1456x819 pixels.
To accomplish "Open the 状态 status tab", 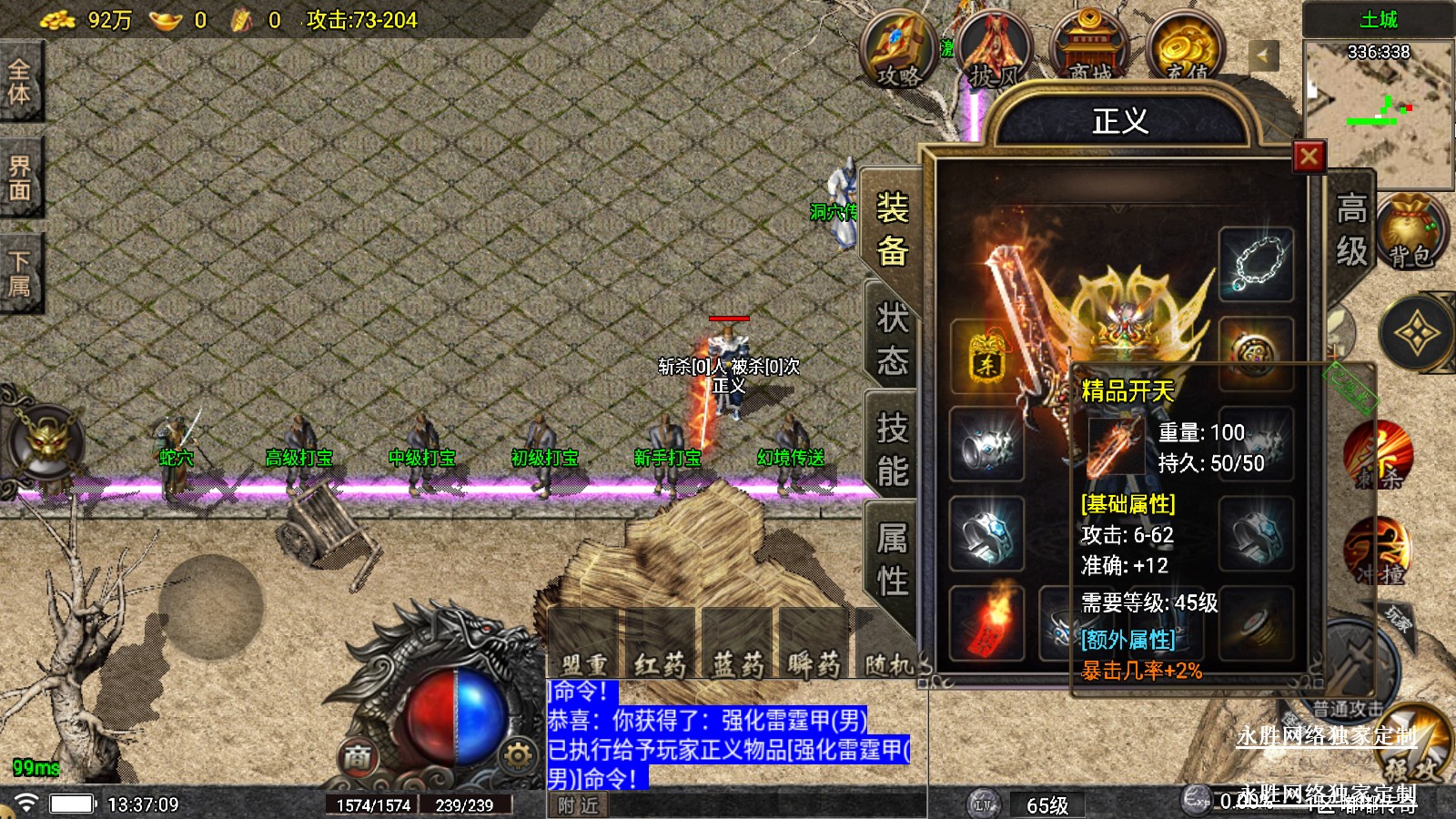I will [x=892, y=339].
